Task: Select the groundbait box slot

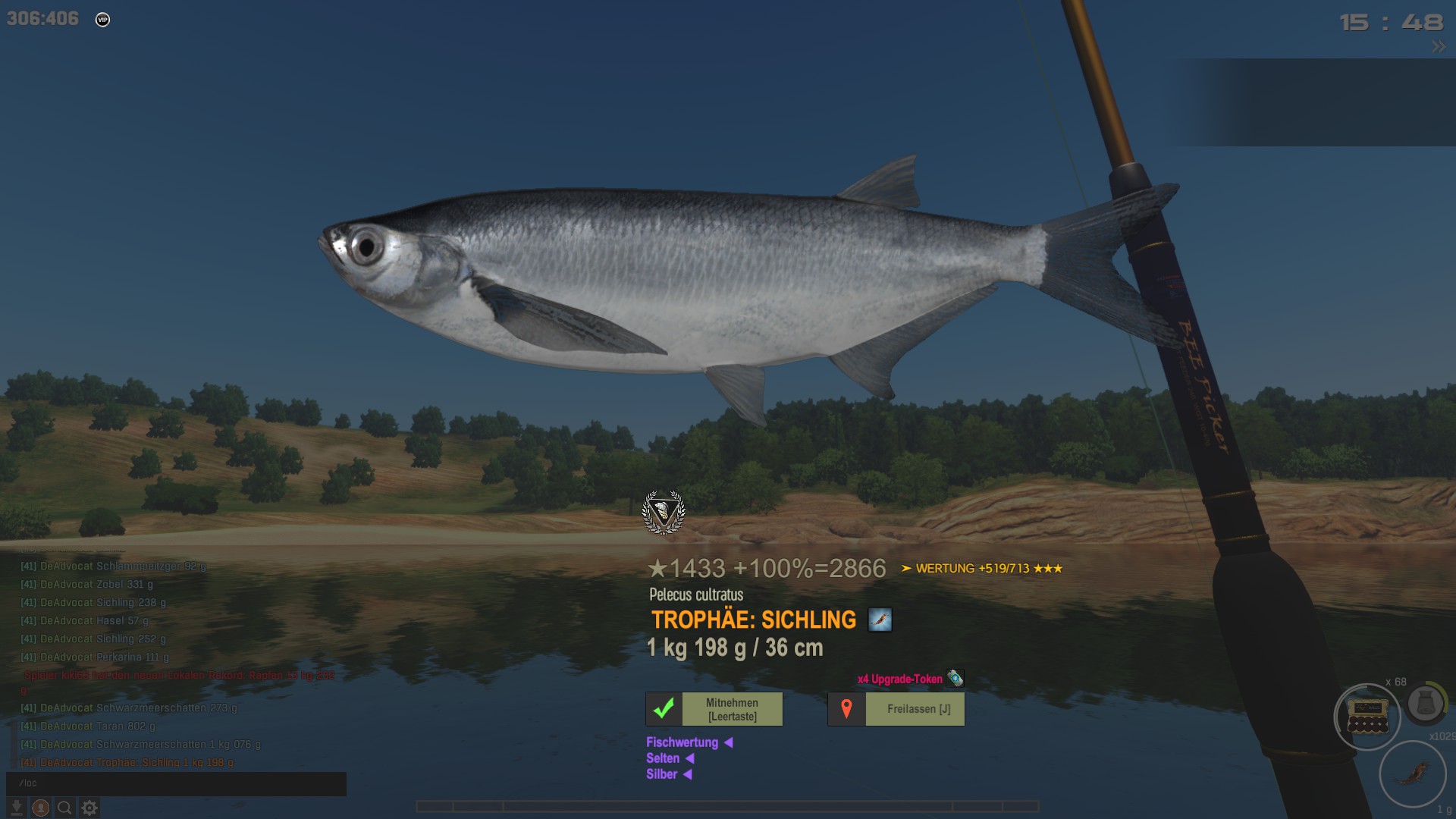Action: point(1367,717)
